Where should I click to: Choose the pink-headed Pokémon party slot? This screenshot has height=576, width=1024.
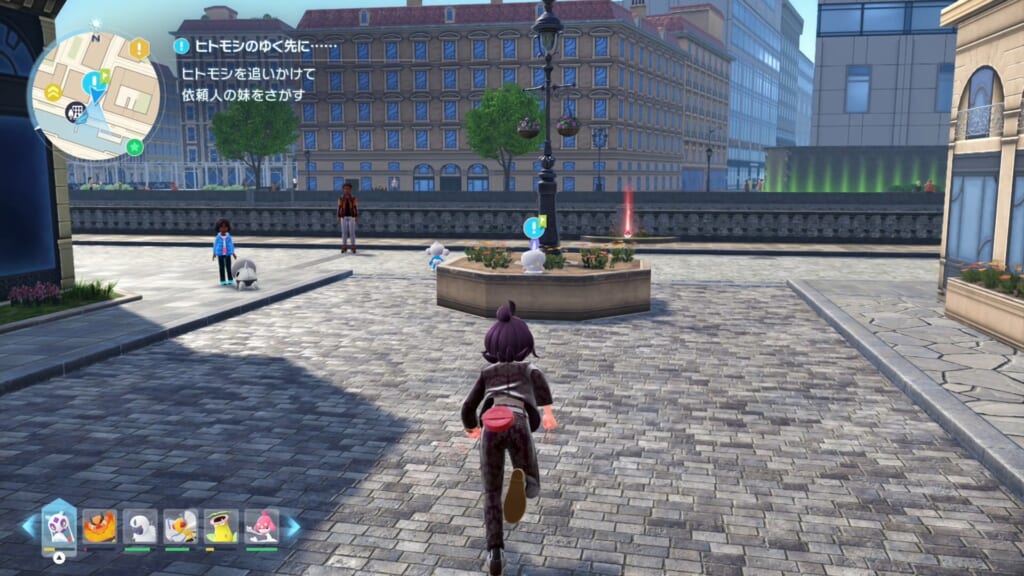point(261,526)
